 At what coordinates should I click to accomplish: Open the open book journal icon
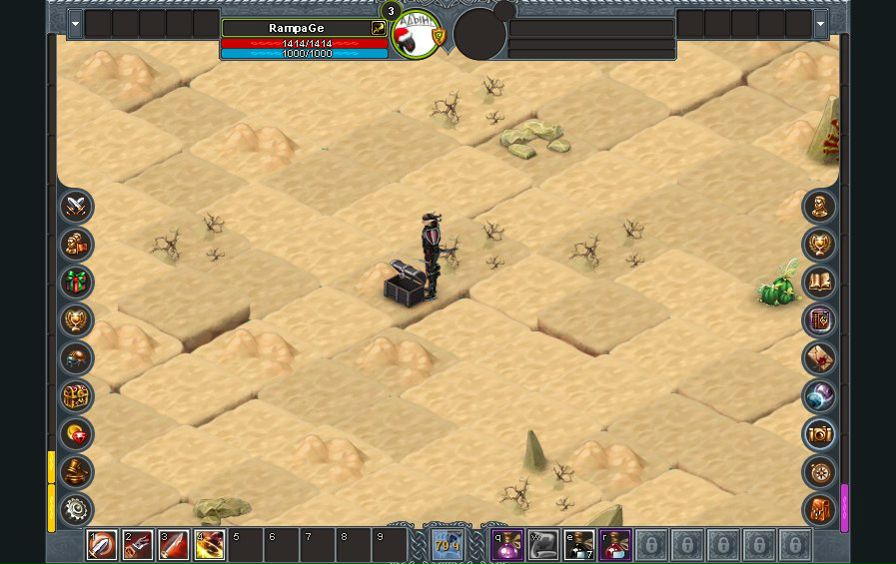(x=819, y=282)
